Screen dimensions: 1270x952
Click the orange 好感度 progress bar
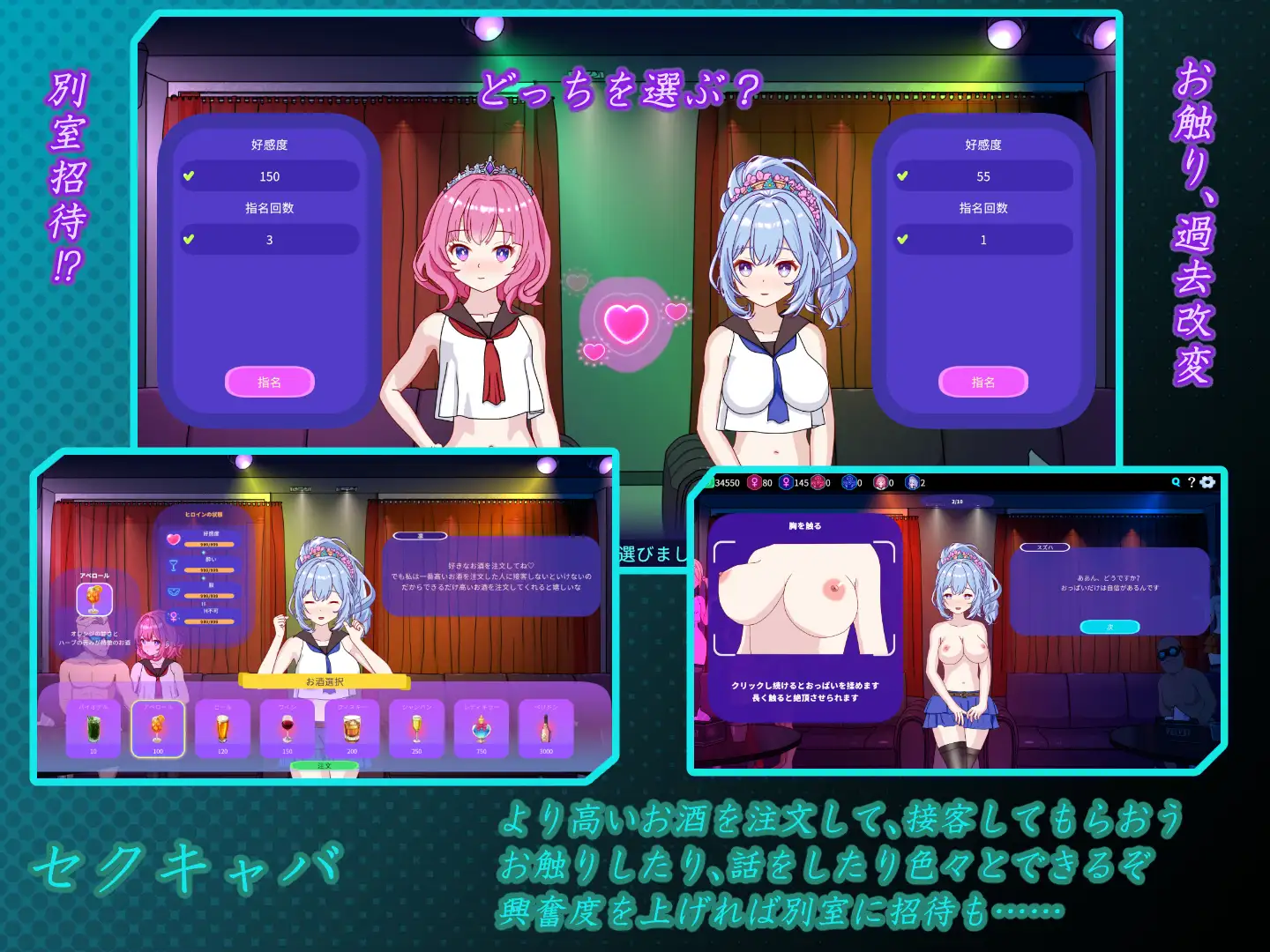[209, 544]
